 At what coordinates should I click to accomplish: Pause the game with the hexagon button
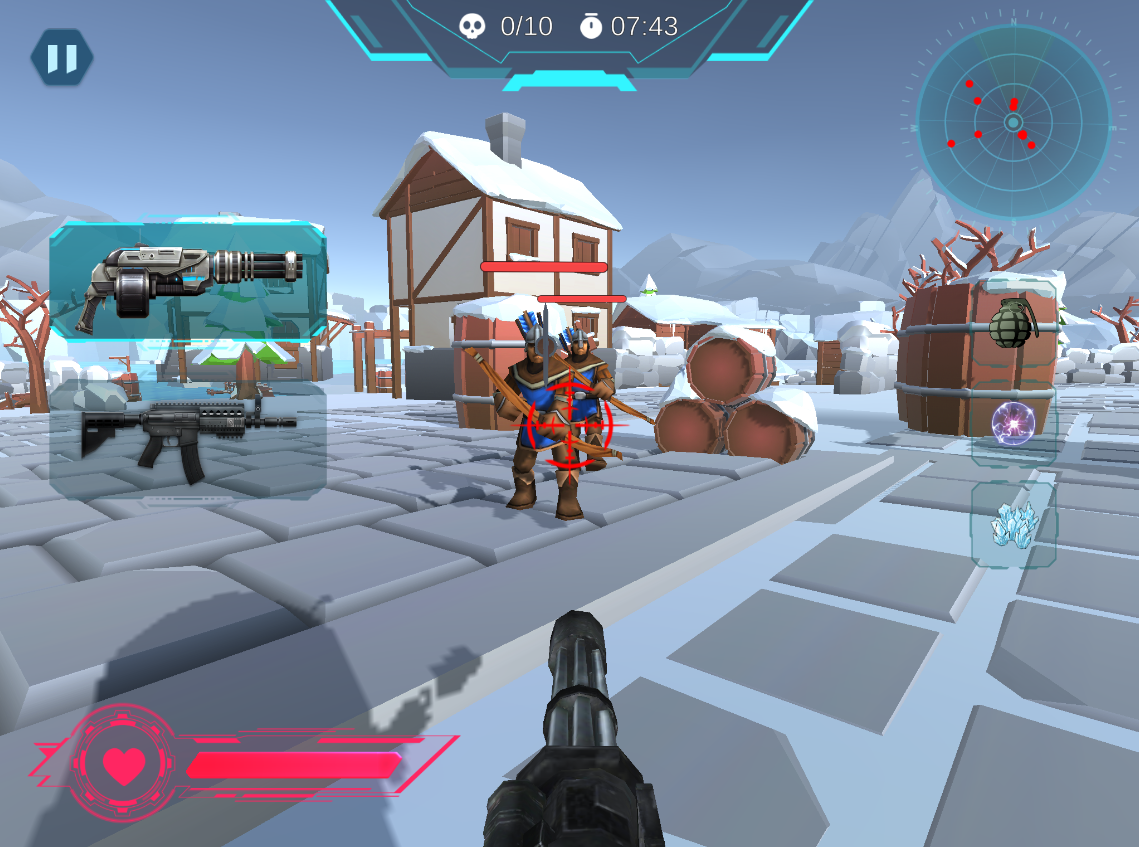(62, 58)
